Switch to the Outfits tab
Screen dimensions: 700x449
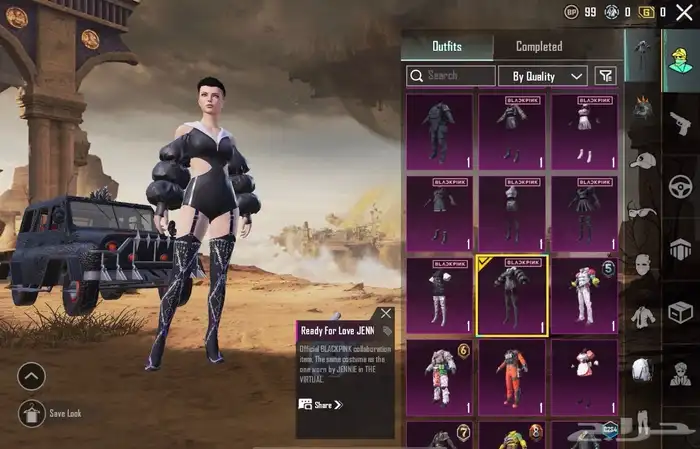(447, 46)
